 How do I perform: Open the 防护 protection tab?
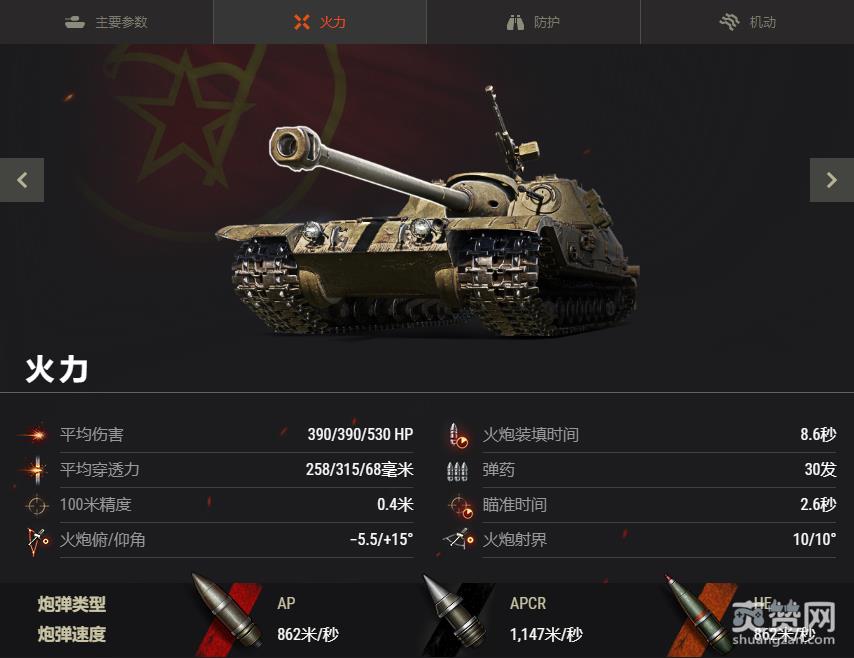pos(533,22)
